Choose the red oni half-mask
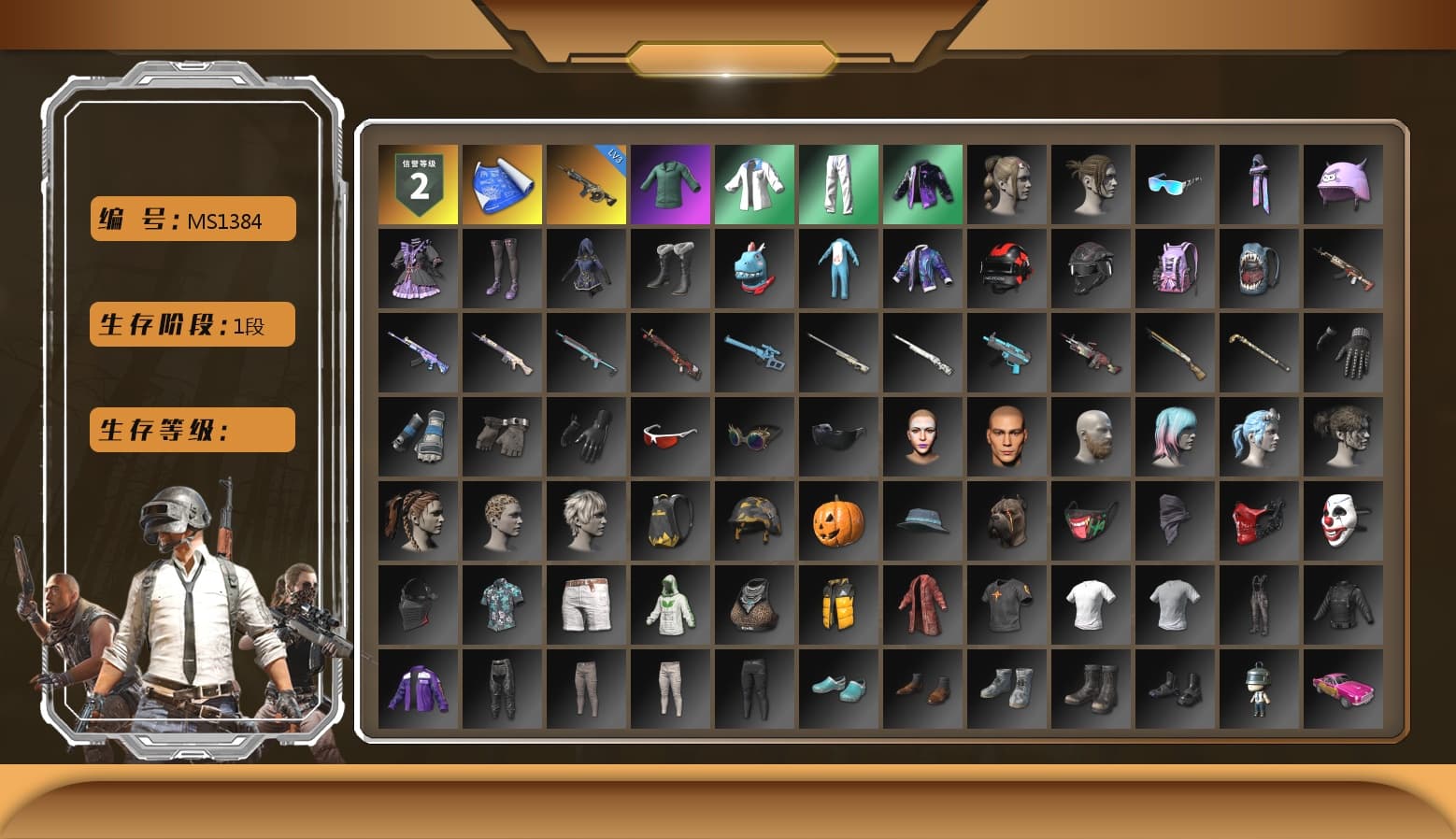 [x=1259, y=520]
